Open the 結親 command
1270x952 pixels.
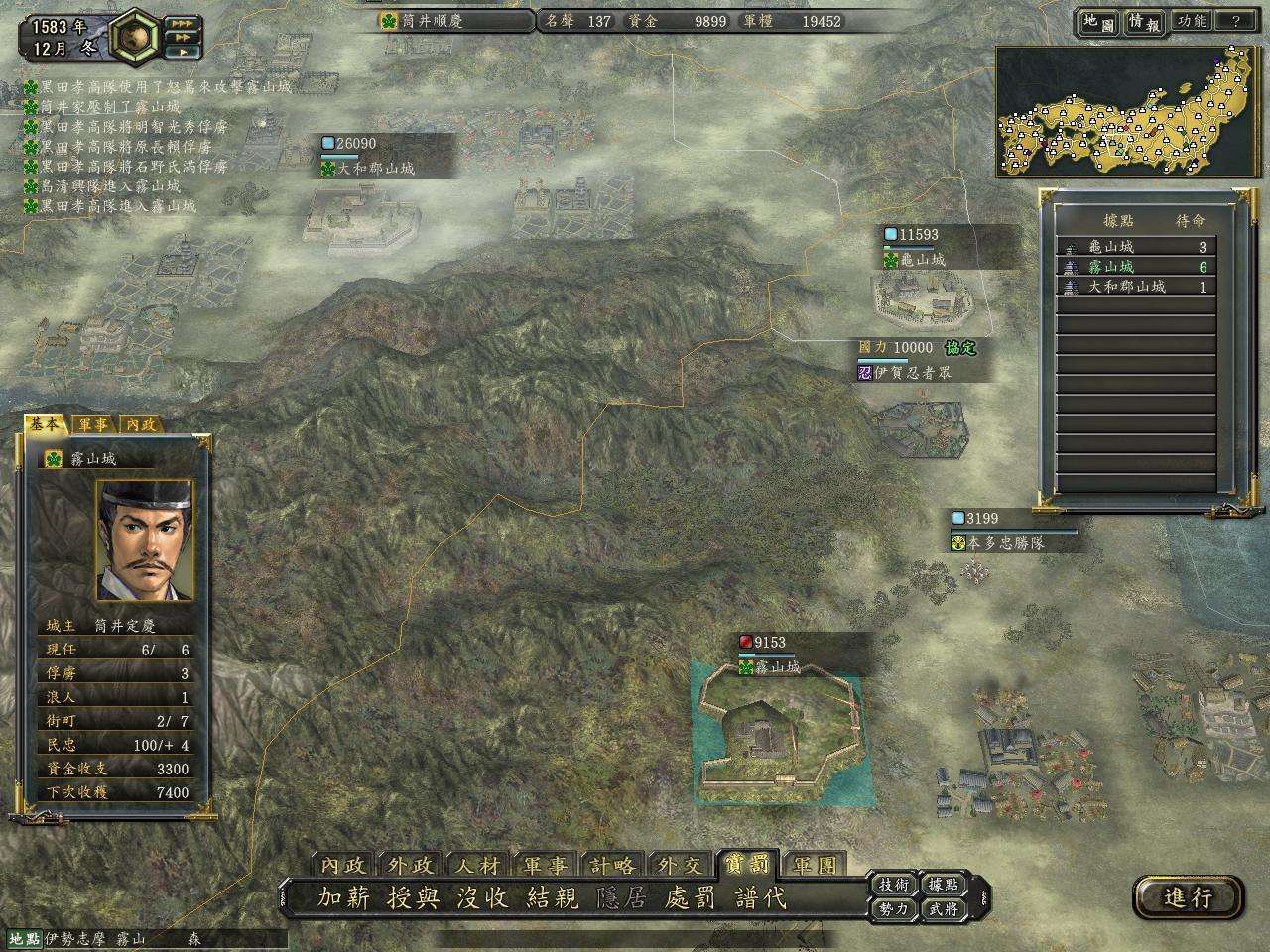[552, 897]
